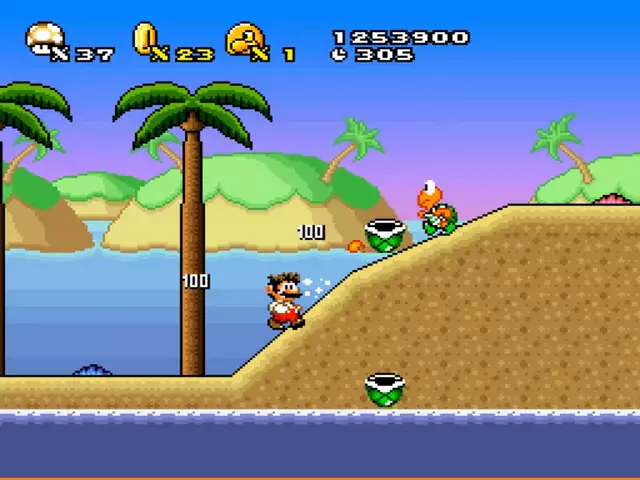The image size is (640, 480).
Task: Click the mushroom lives icon
Action: pyautogui.click(x=42, y=39)
